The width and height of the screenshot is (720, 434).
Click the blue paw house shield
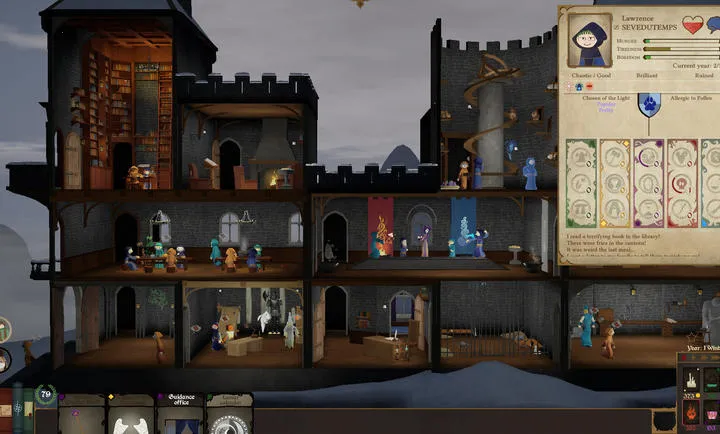649,104
